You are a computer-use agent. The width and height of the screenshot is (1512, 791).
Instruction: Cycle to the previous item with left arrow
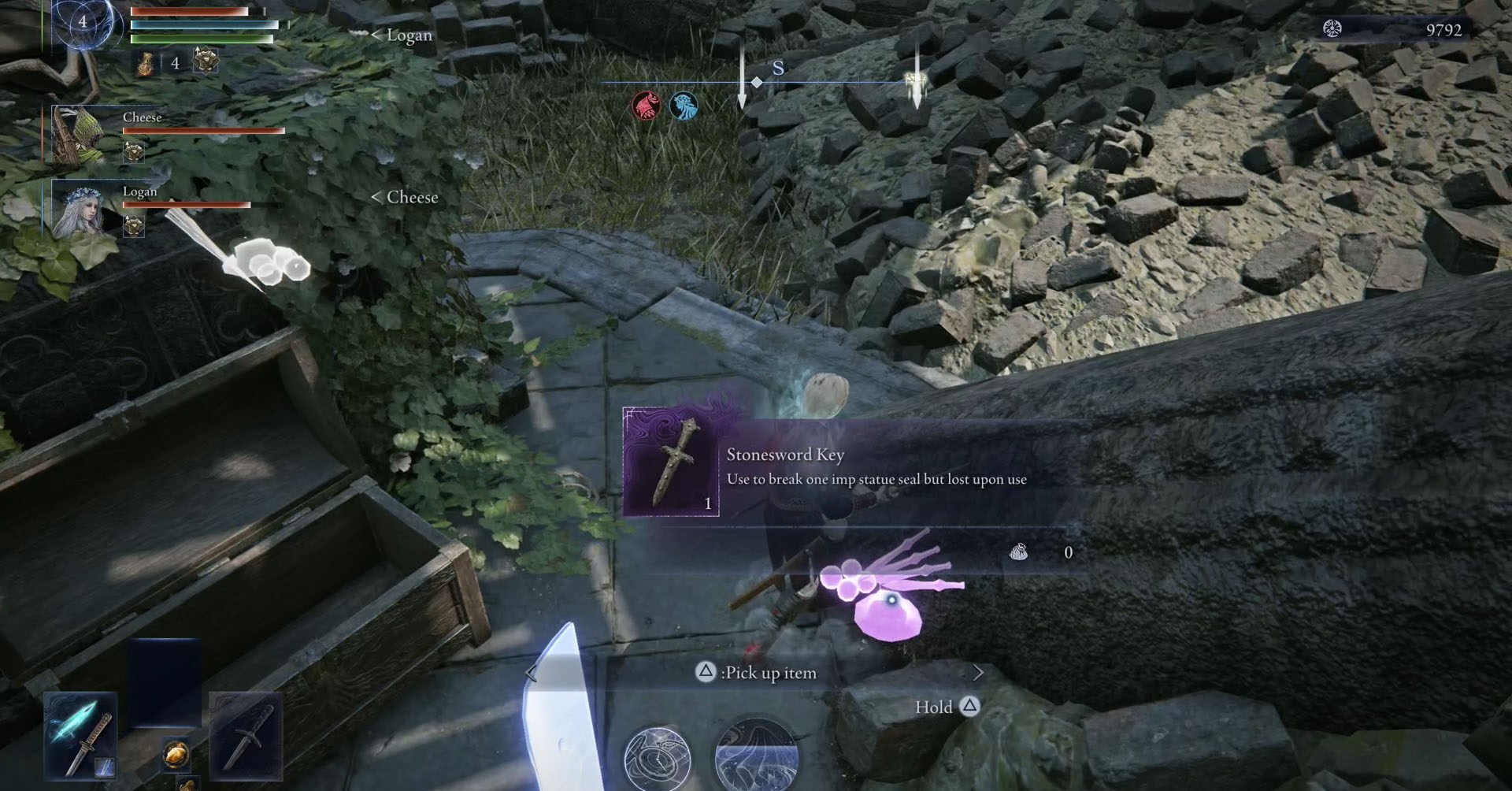coord(531,673)
